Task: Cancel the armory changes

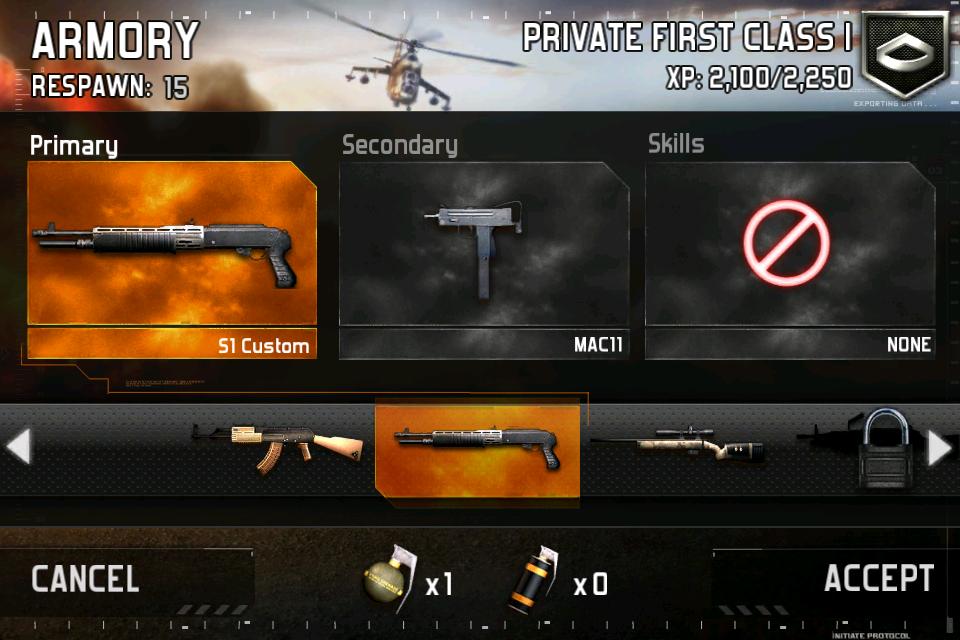Action: tap(86, 579)
